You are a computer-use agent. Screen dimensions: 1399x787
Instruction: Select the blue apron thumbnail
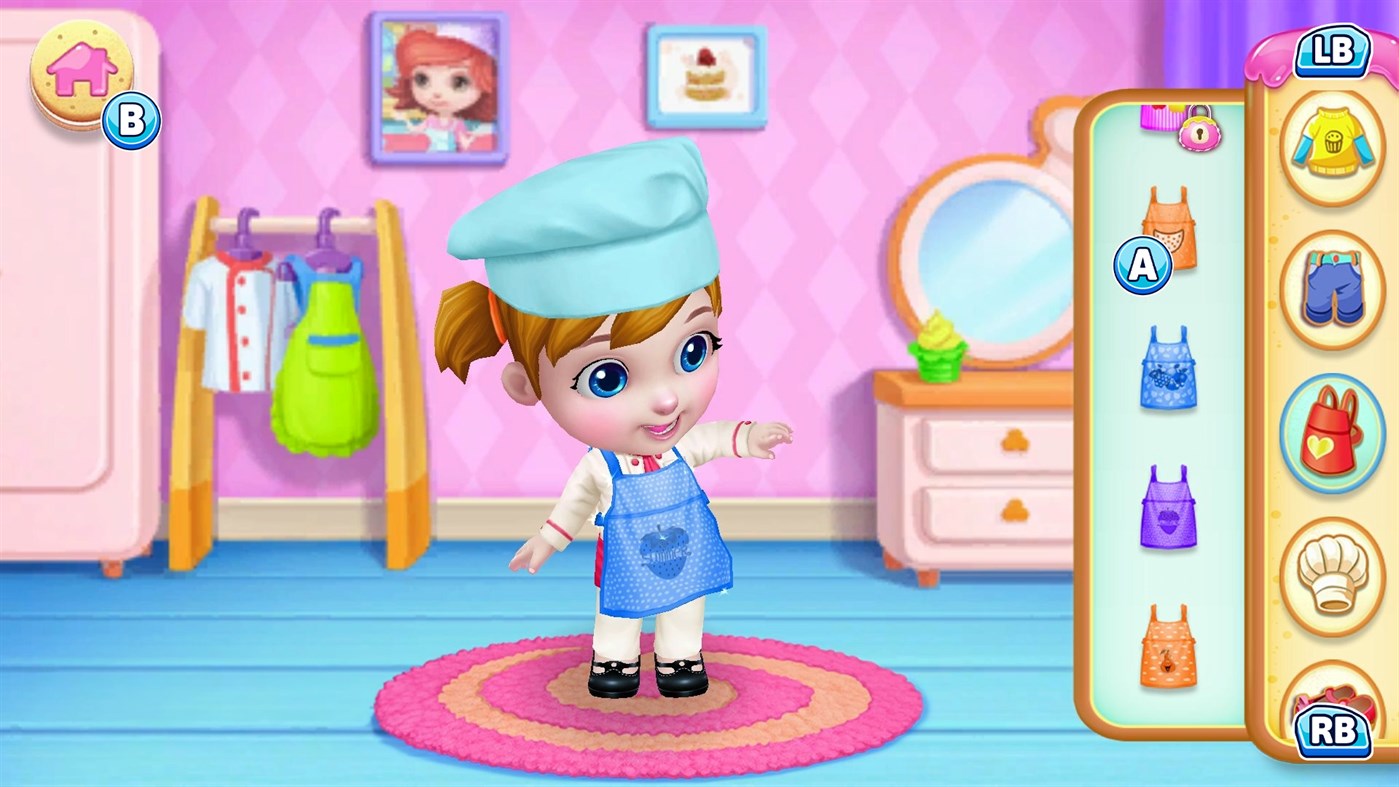click(1166, 367)
